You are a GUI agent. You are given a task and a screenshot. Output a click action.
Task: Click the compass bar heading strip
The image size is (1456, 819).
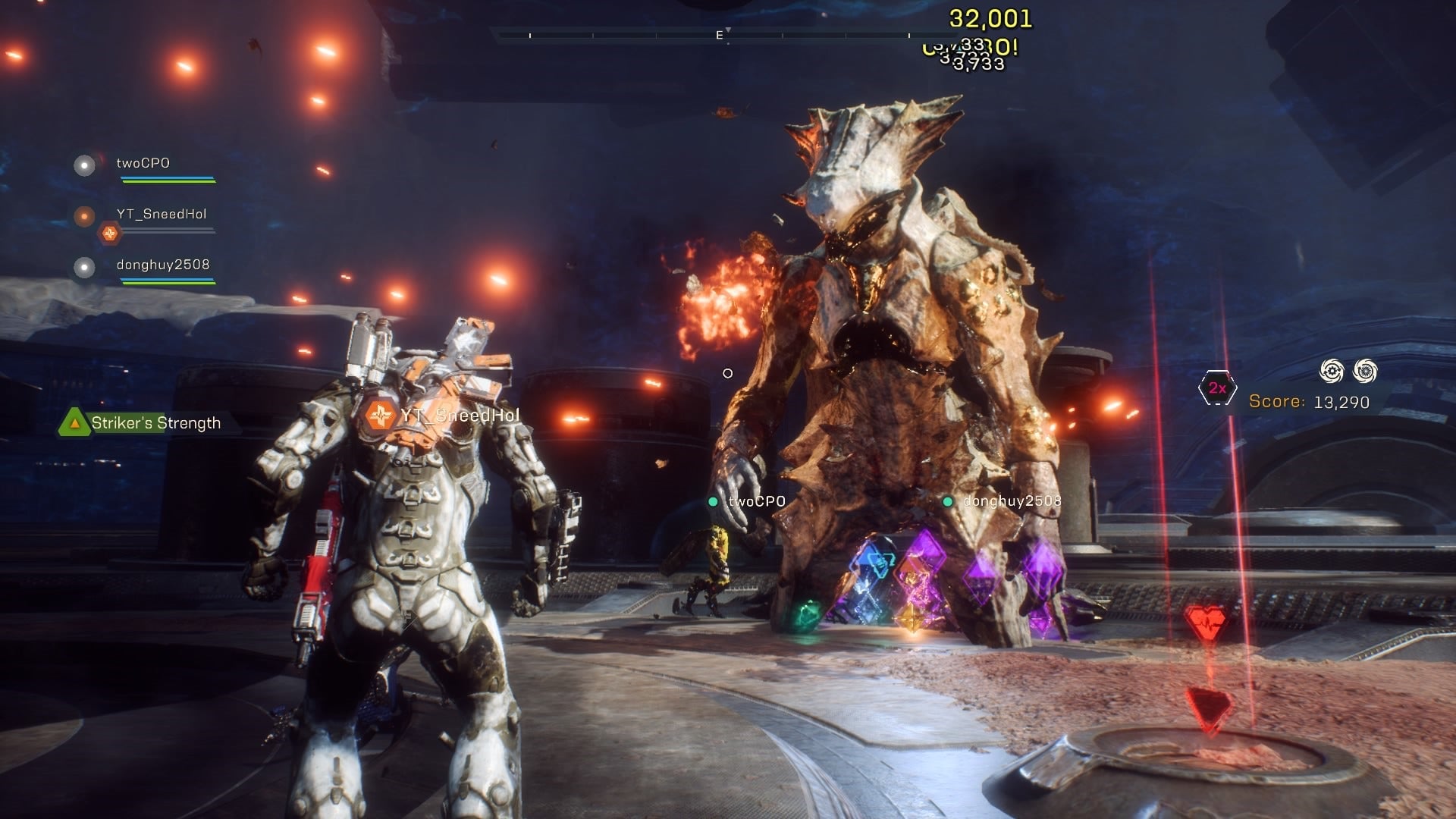pos(719,35)
